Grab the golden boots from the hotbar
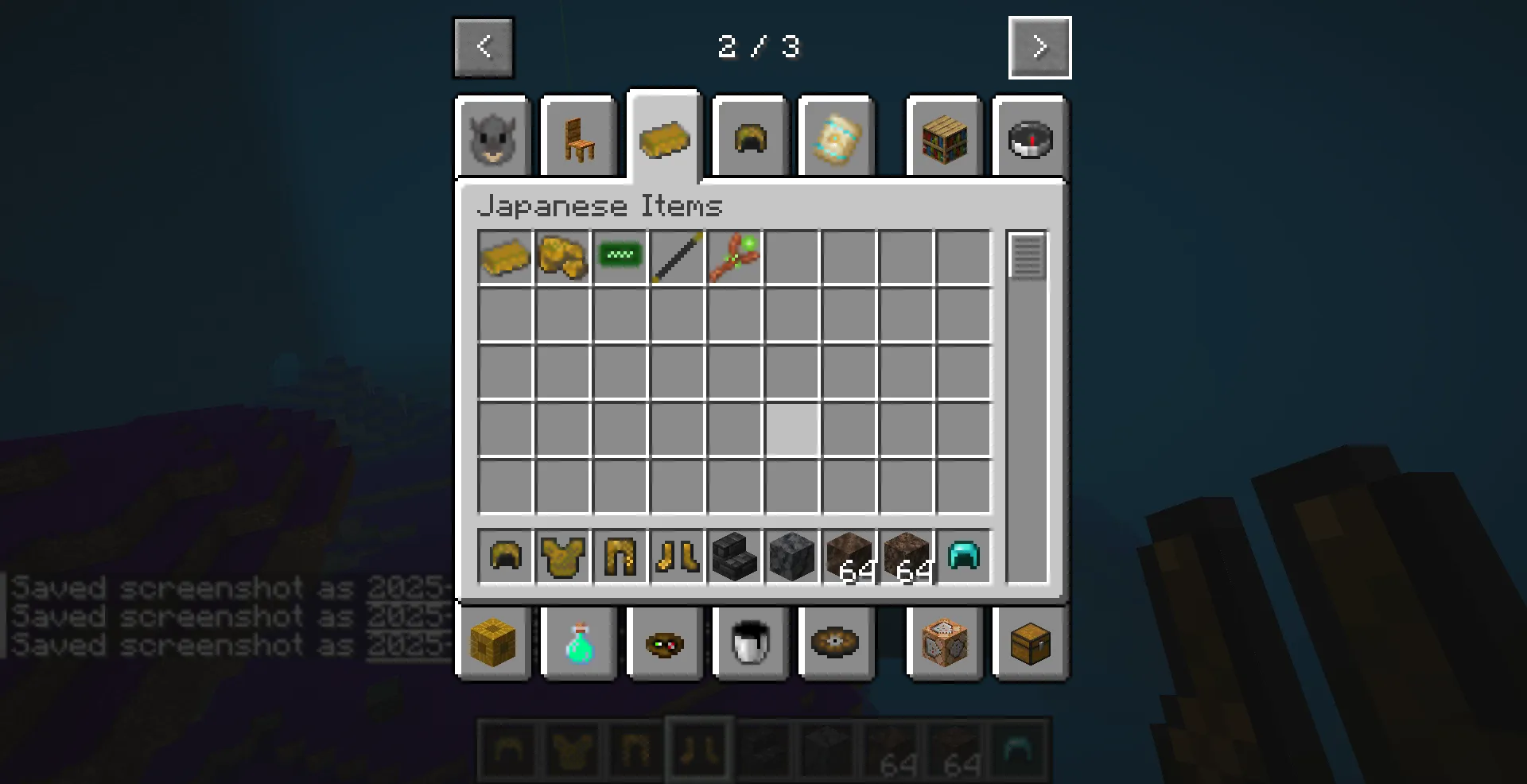Screen dimensions: 1527x784 pos(677,557)
